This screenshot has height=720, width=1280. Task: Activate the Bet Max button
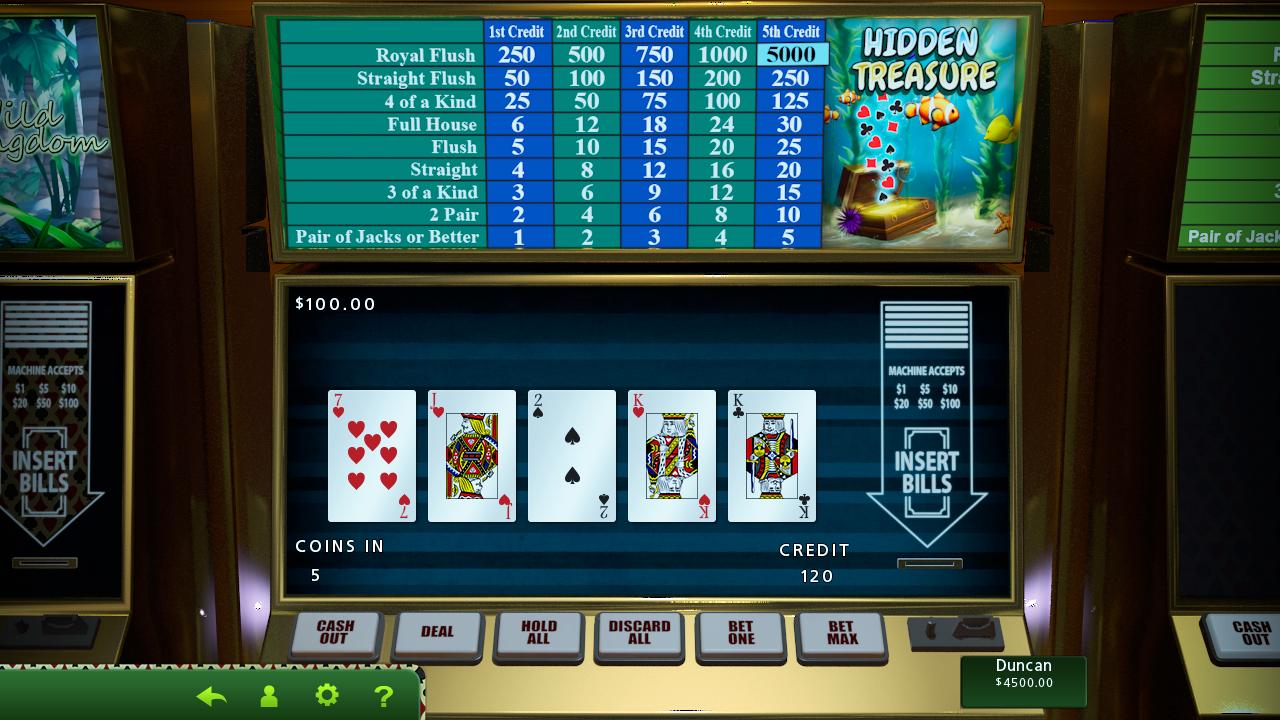pos(841,632)
